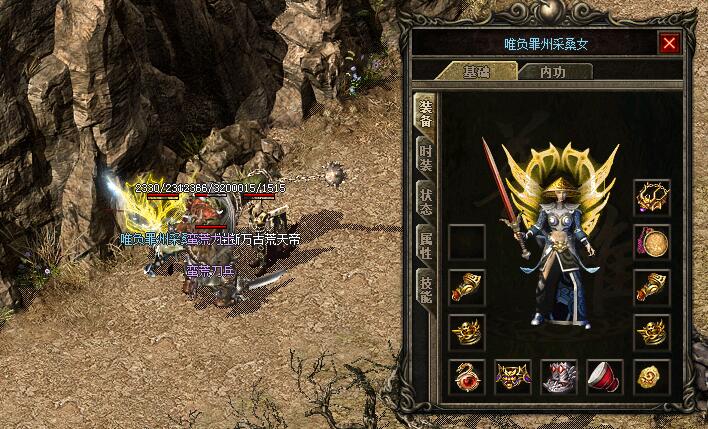
Task: Select the gold necklace equipment slot
Action: 651,197
